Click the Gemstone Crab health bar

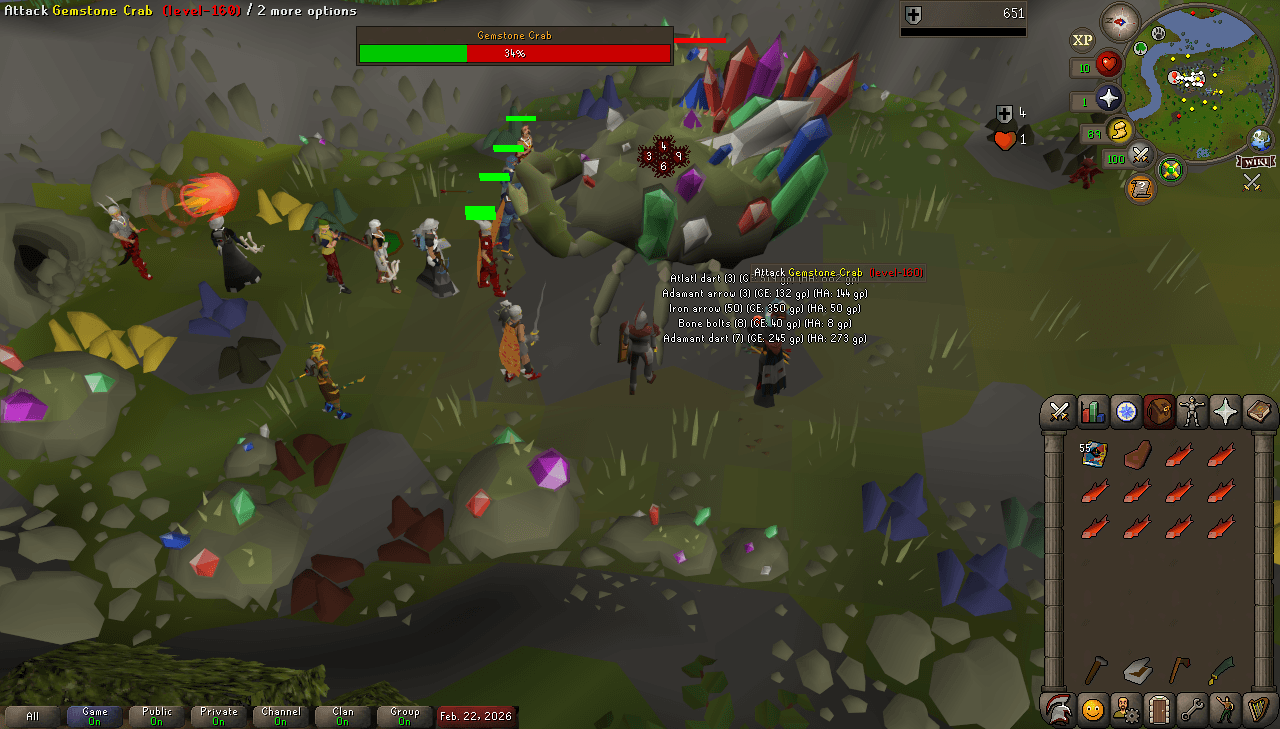pos(514,53)
